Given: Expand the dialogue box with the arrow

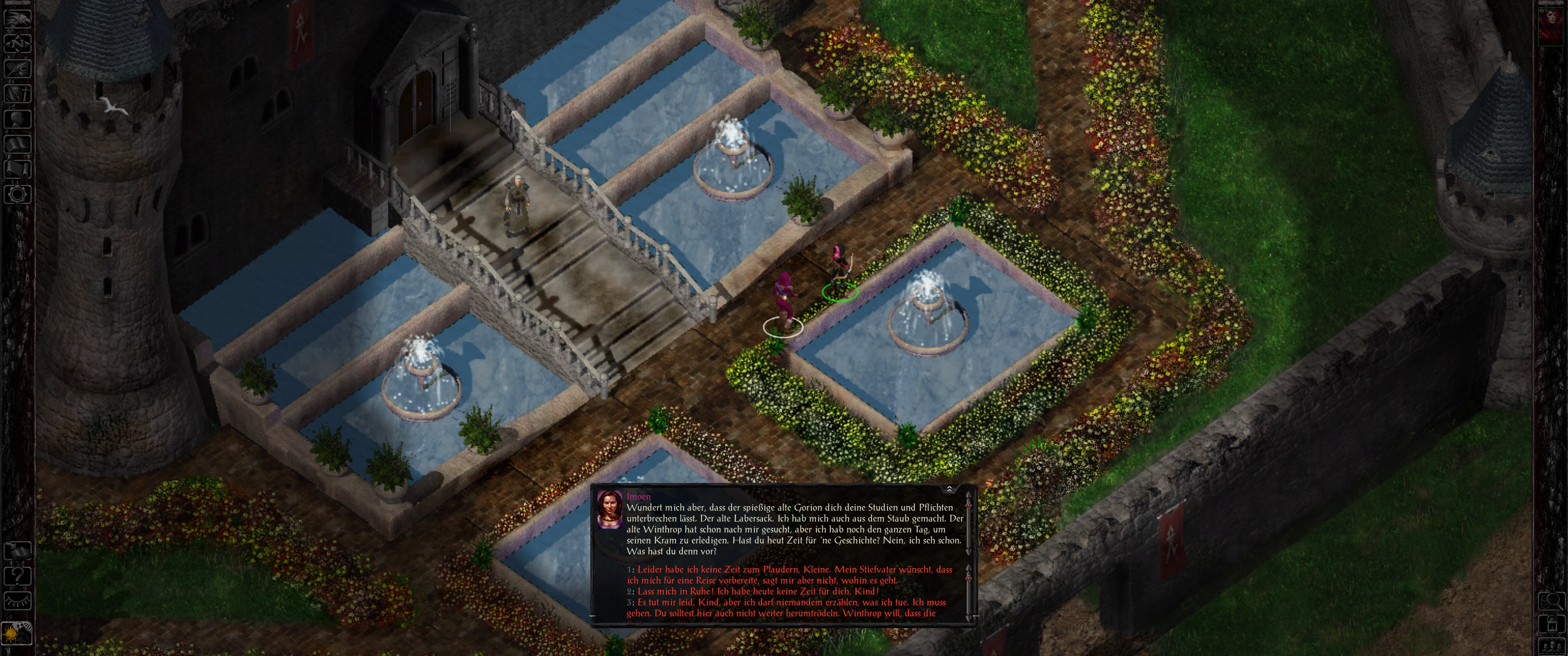Looking at the screenshot, I should coord(949,490).
